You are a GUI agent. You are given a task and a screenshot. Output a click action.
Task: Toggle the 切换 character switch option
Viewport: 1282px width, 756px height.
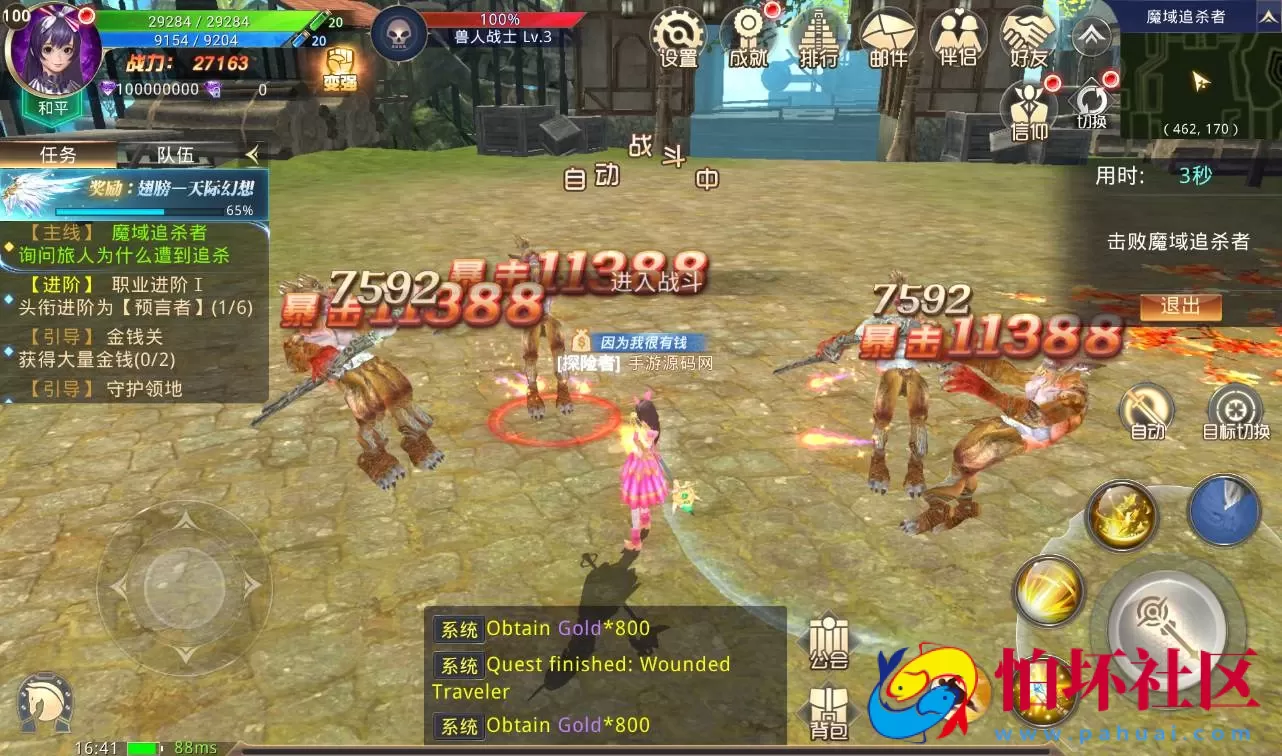click(1090, 105)
